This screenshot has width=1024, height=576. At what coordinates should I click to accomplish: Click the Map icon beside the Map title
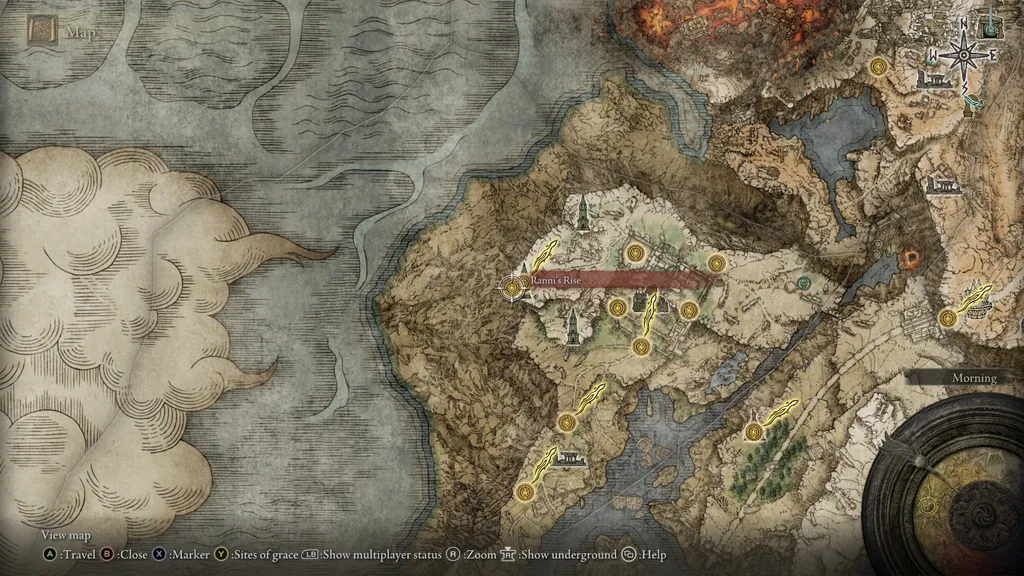(43, 31)
